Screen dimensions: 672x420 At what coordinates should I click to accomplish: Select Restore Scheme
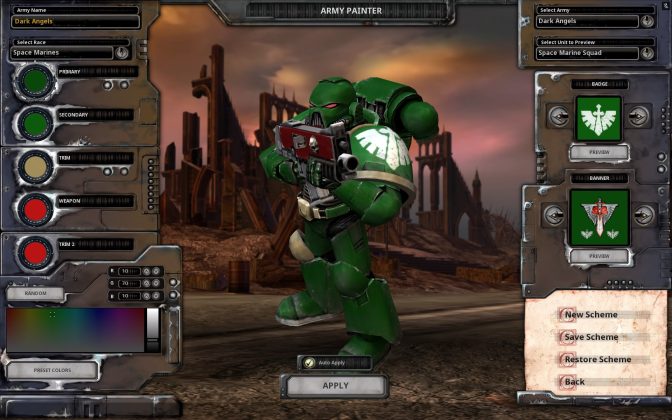click(597, 359)
